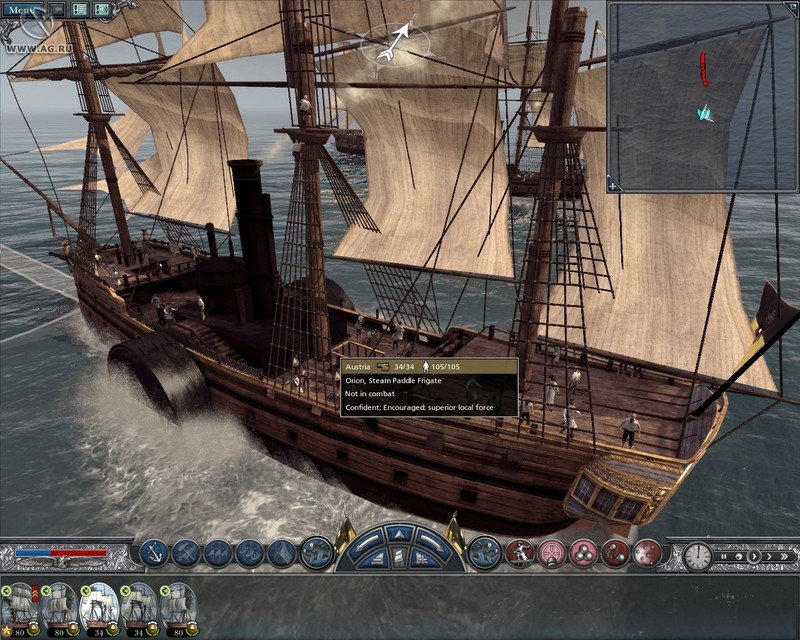Click the wind direction compass

pyautogui.click(x=395, y=40)
